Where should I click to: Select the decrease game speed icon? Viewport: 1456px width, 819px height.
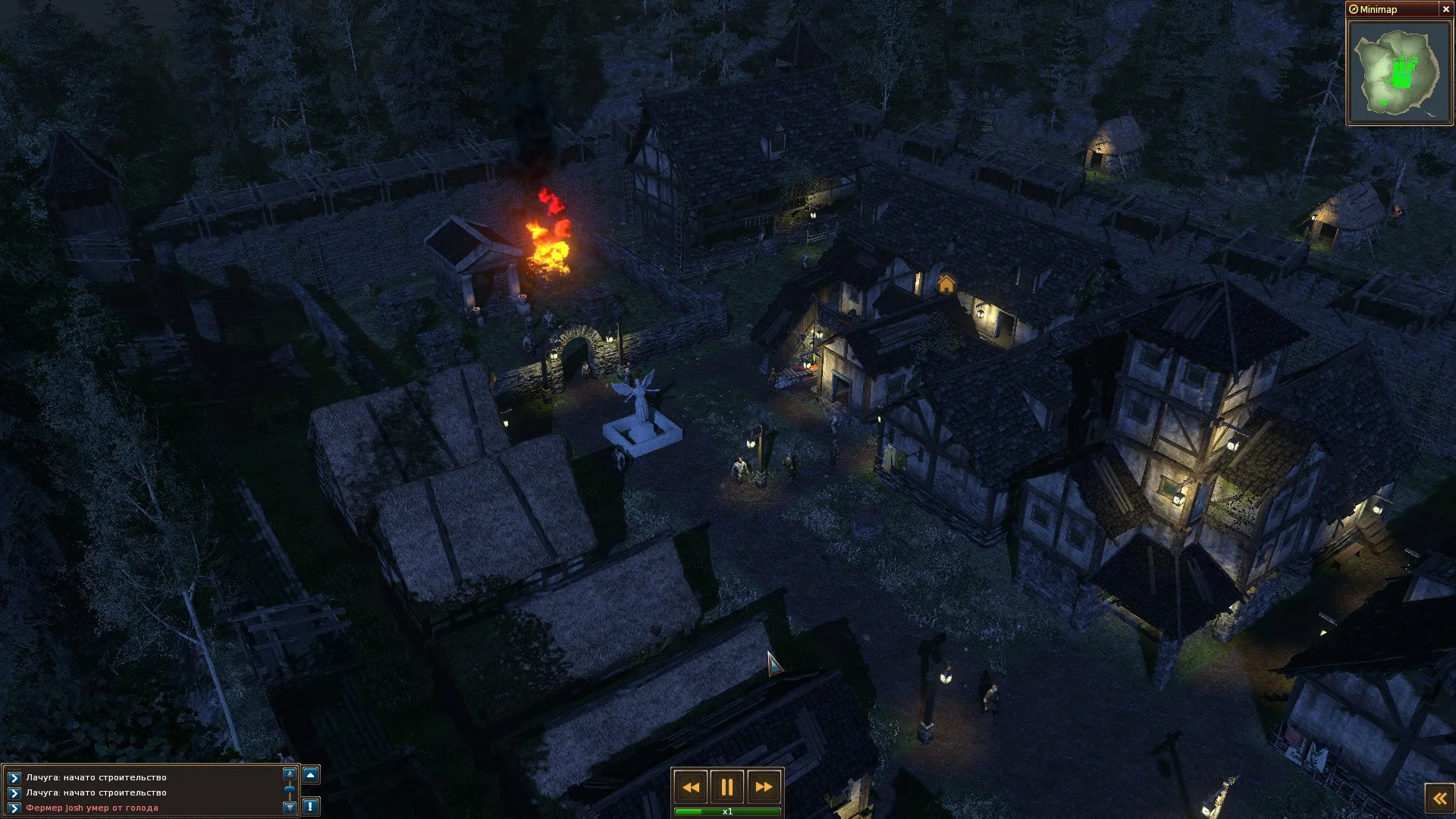pyautogui.click(x=691, y=787)
